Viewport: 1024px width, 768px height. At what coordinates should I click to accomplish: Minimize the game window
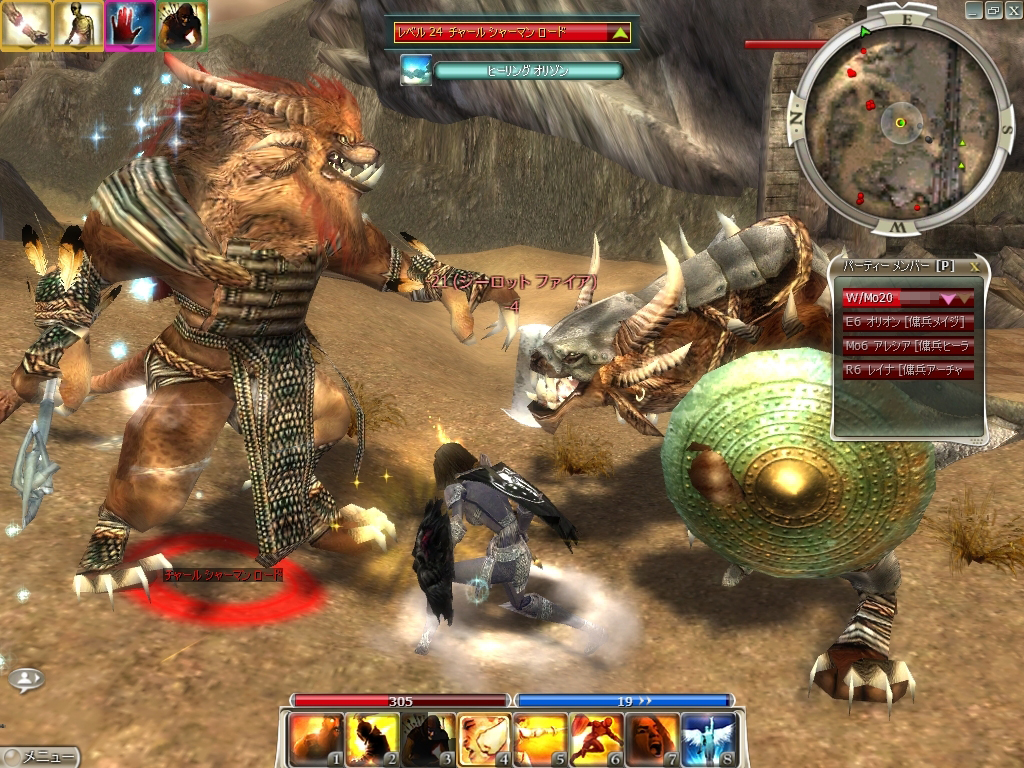(974, 10)
